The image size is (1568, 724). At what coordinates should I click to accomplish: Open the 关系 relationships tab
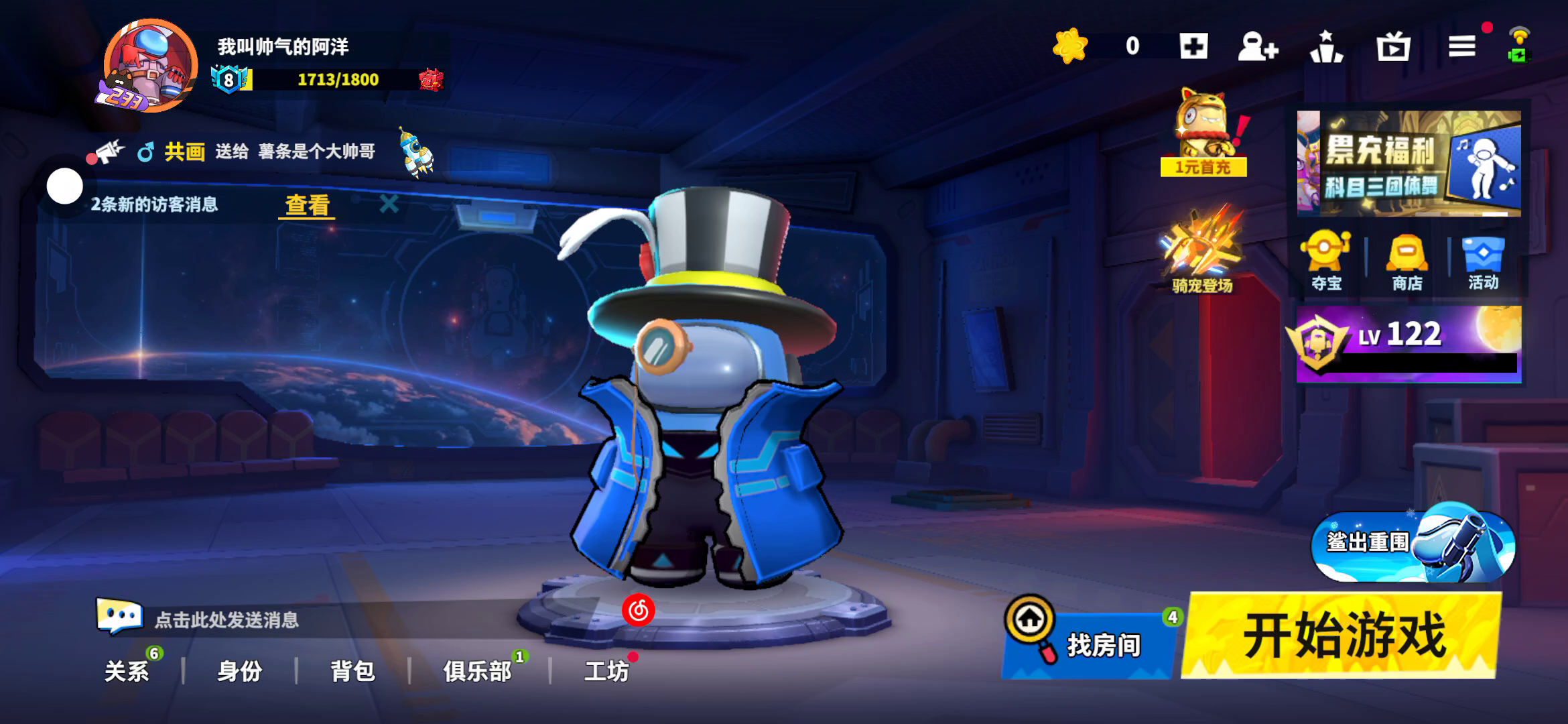point(127,670)
